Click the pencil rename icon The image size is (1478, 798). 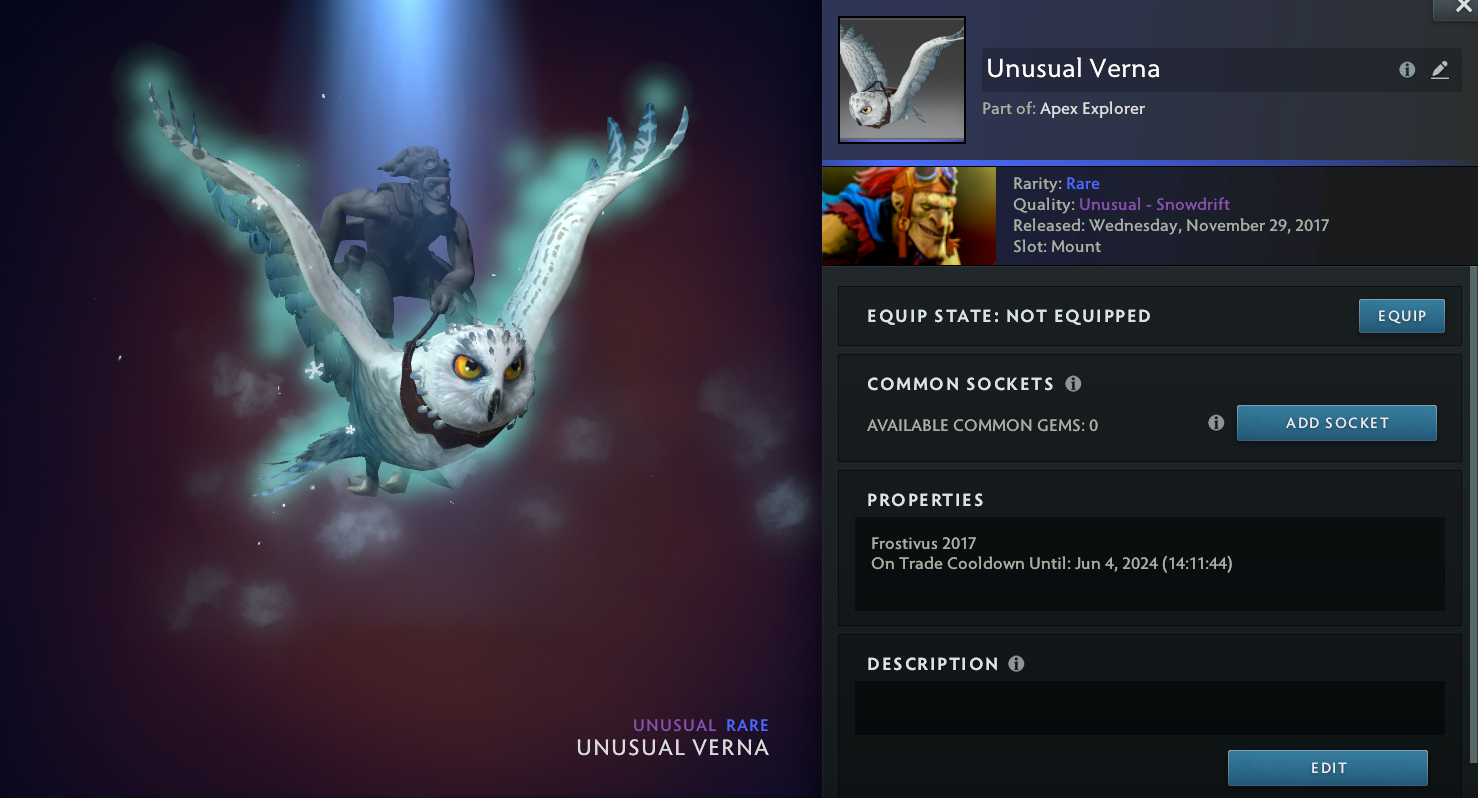tap(1439, 70)
